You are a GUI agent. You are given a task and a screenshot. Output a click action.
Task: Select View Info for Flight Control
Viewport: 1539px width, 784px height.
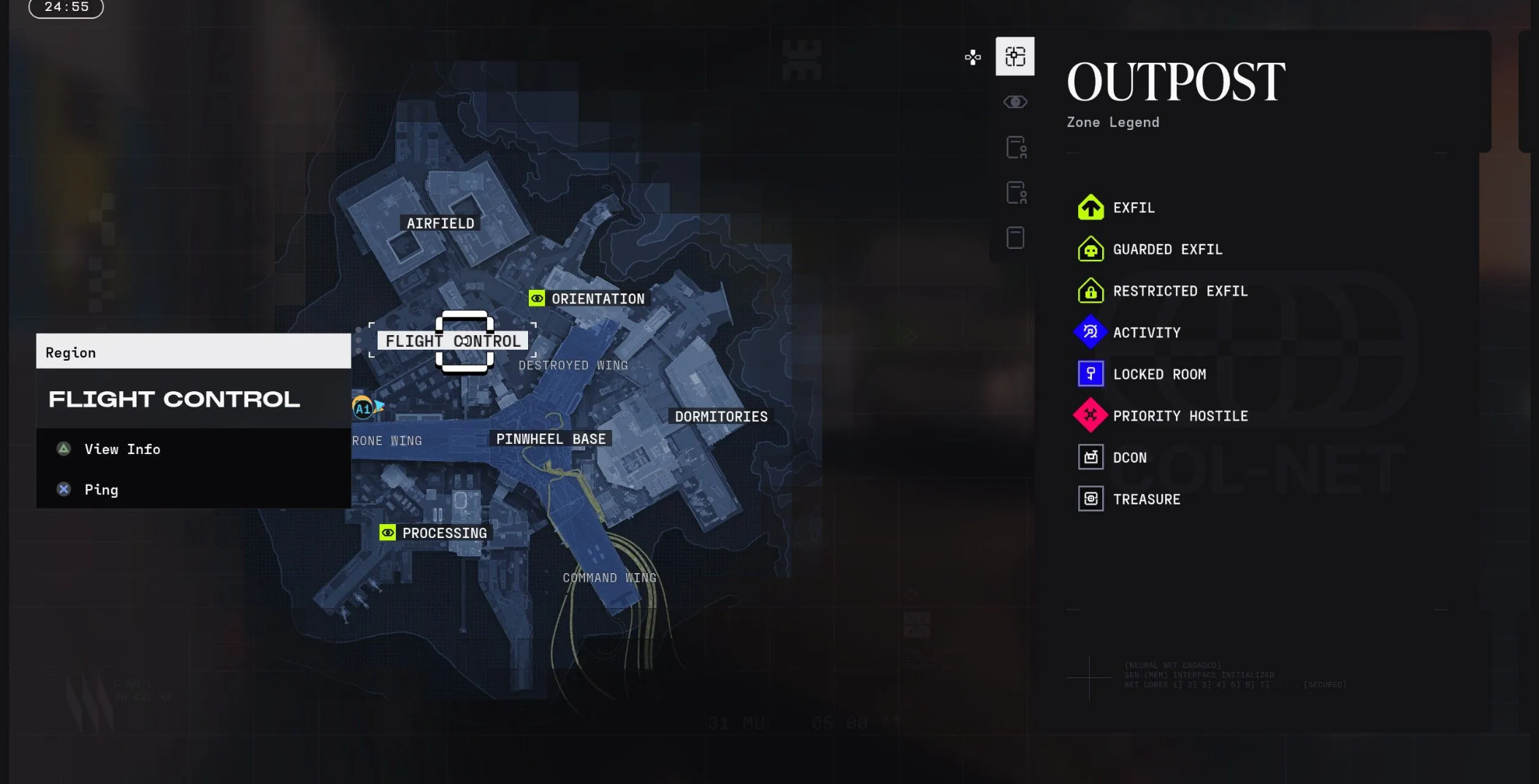click(x=122, y=449)
